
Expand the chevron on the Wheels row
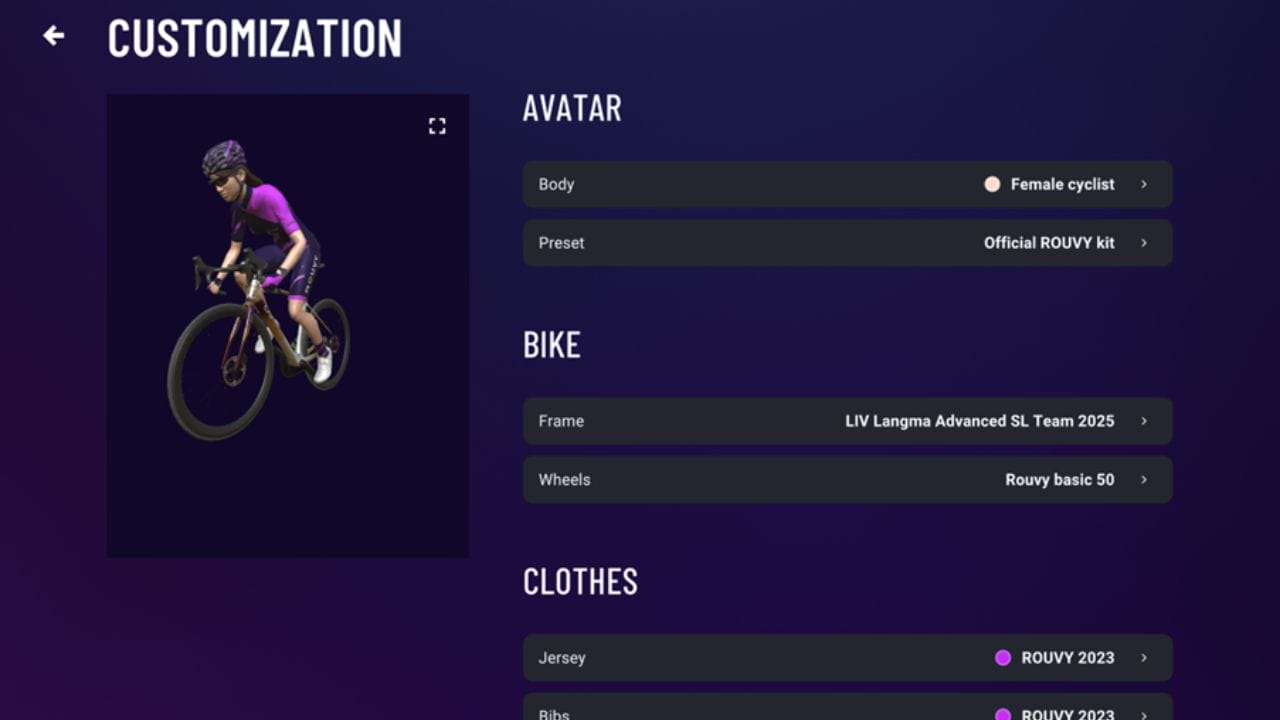click(x=1146, y=480)
